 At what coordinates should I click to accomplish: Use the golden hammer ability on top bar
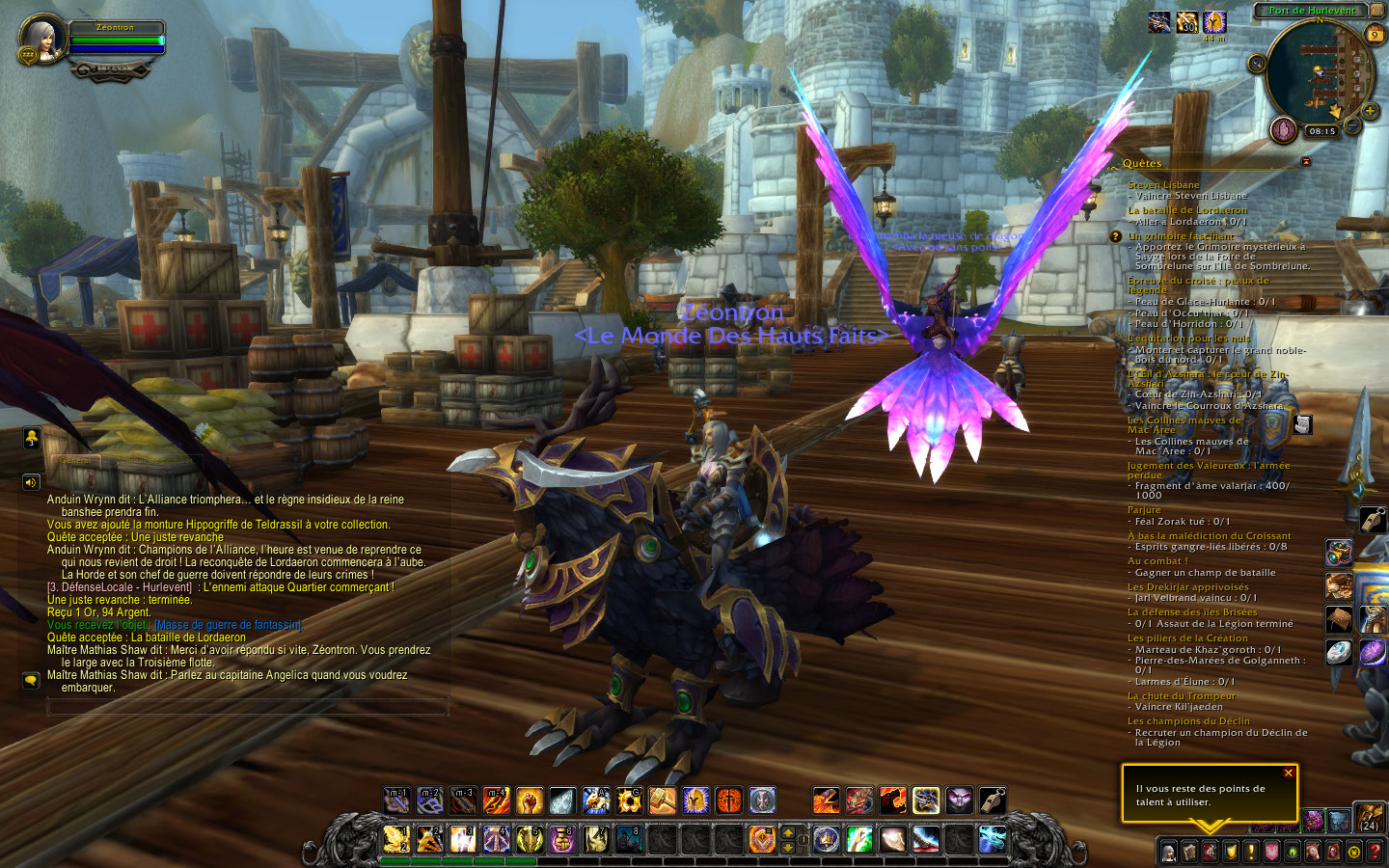click(x=662, y=800)
